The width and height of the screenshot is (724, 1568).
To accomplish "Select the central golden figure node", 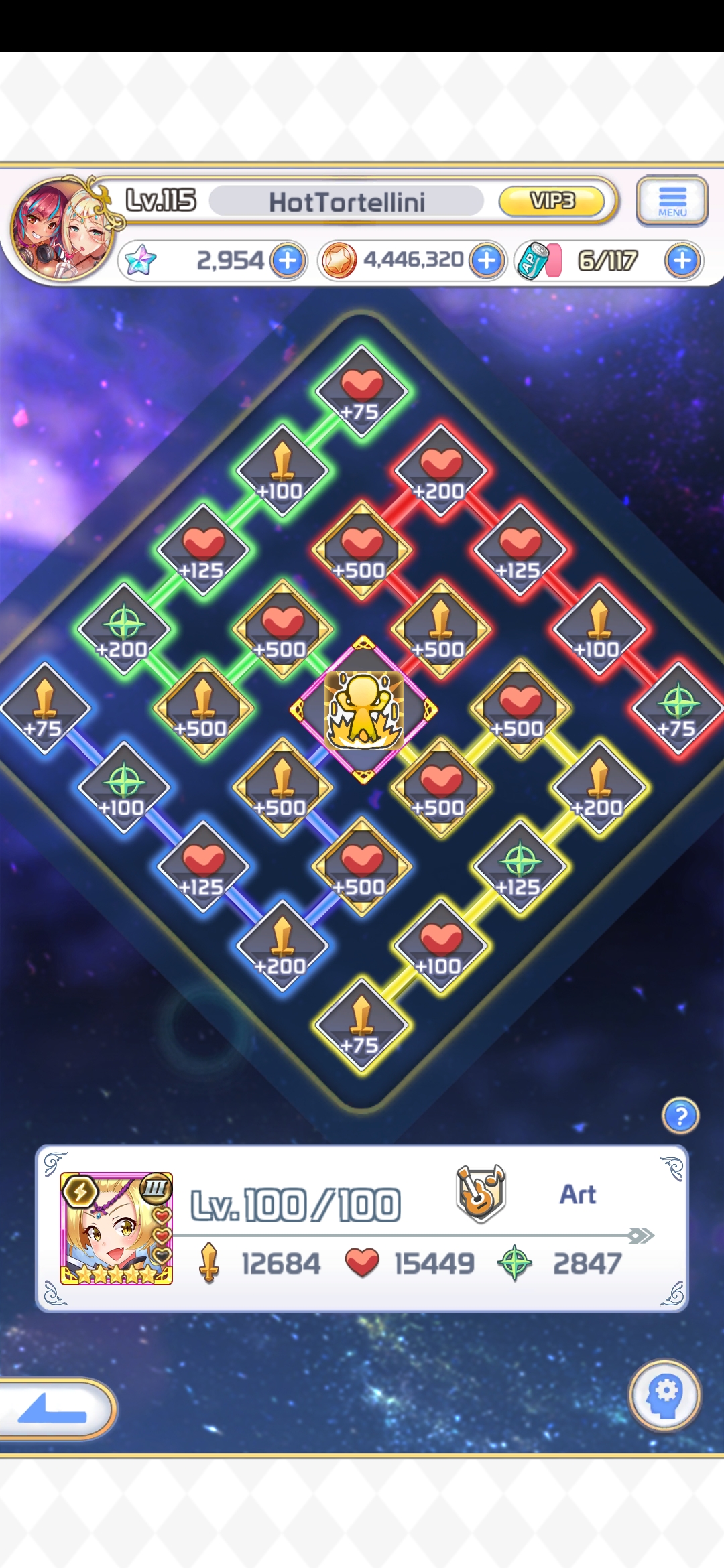I will click(x=363, y=710).
